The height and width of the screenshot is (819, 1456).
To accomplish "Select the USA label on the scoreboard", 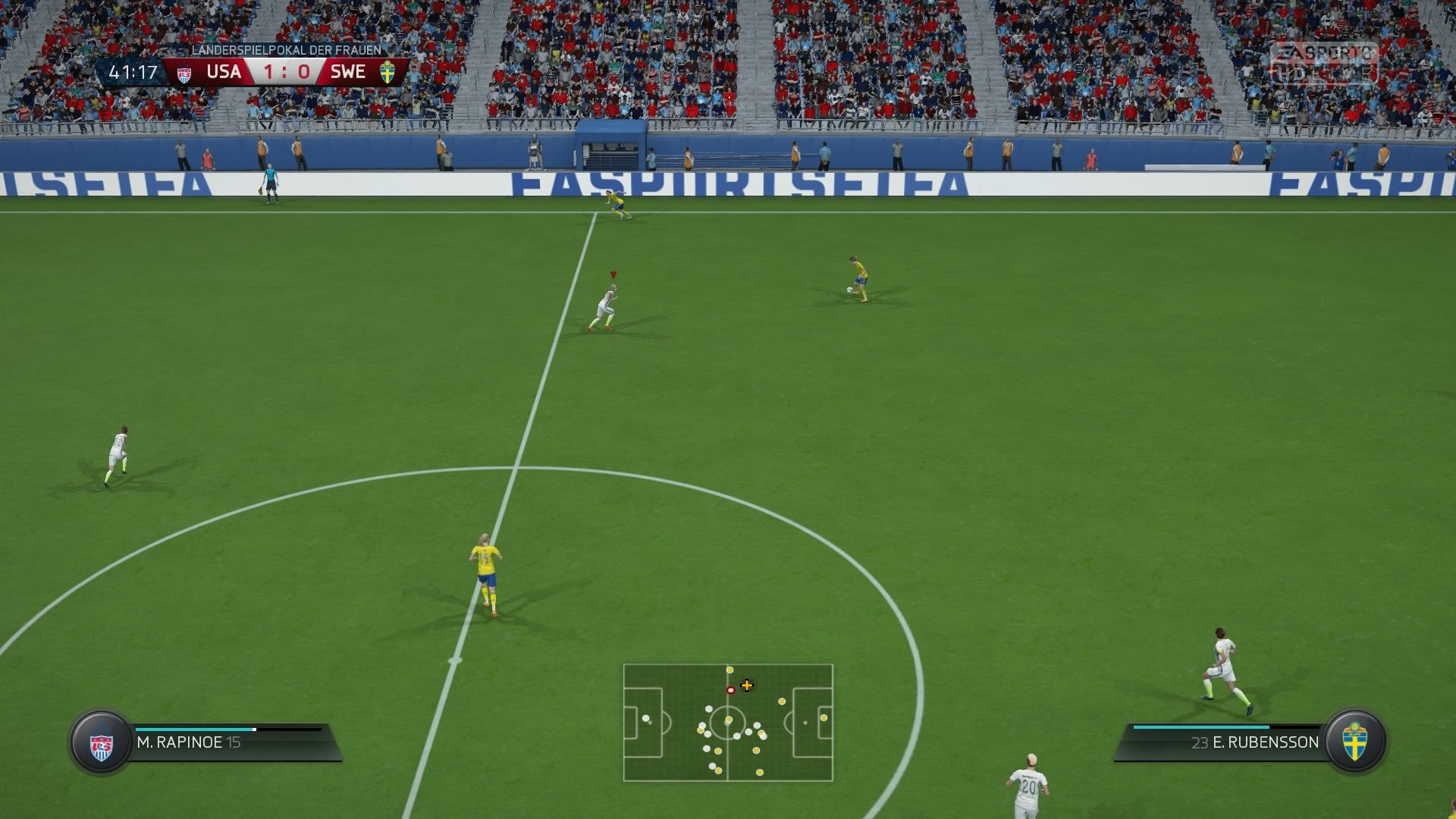I will (x=224, y=72).
